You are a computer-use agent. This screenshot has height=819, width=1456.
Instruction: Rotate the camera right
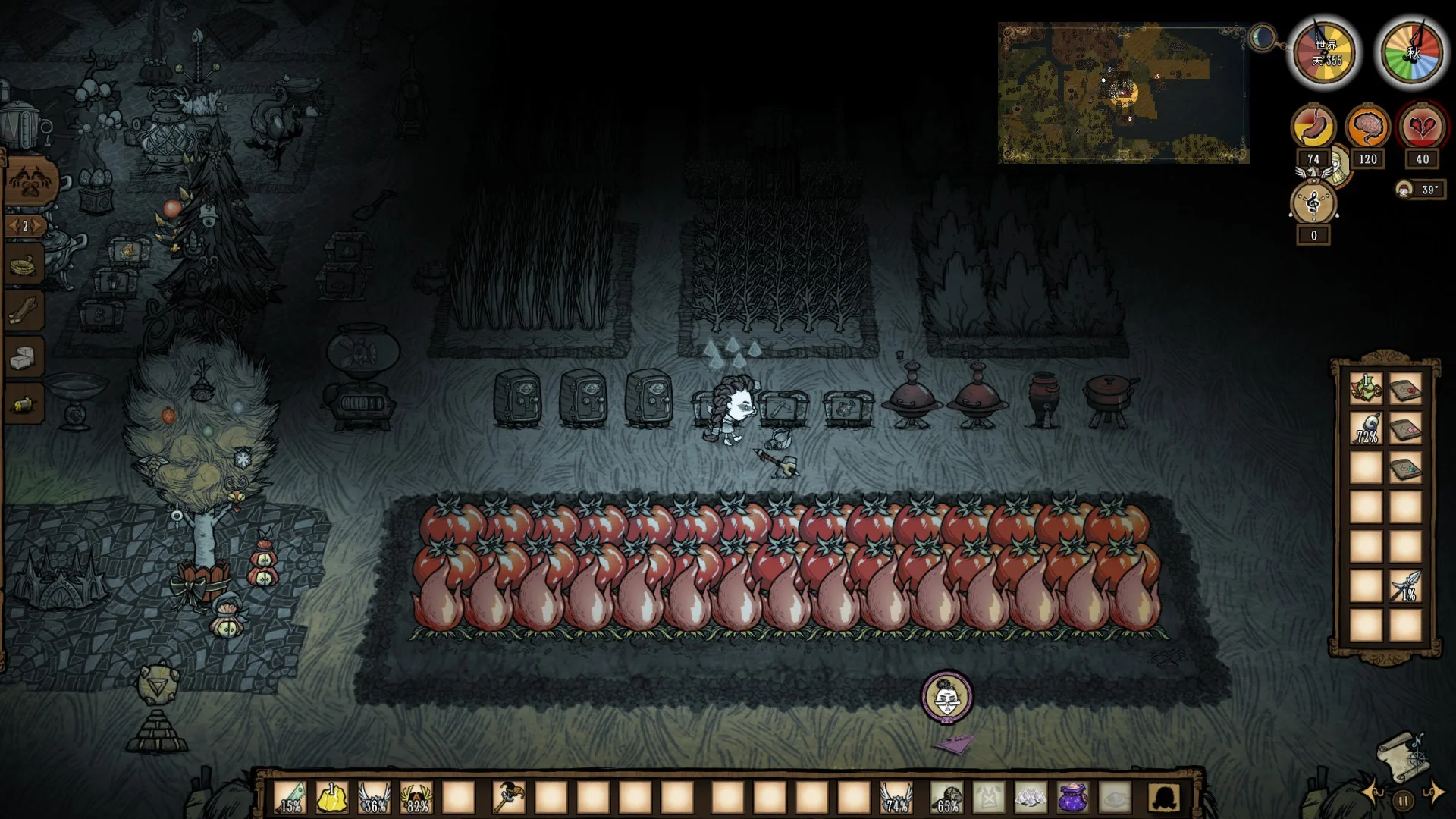[x=1432, y=793]
